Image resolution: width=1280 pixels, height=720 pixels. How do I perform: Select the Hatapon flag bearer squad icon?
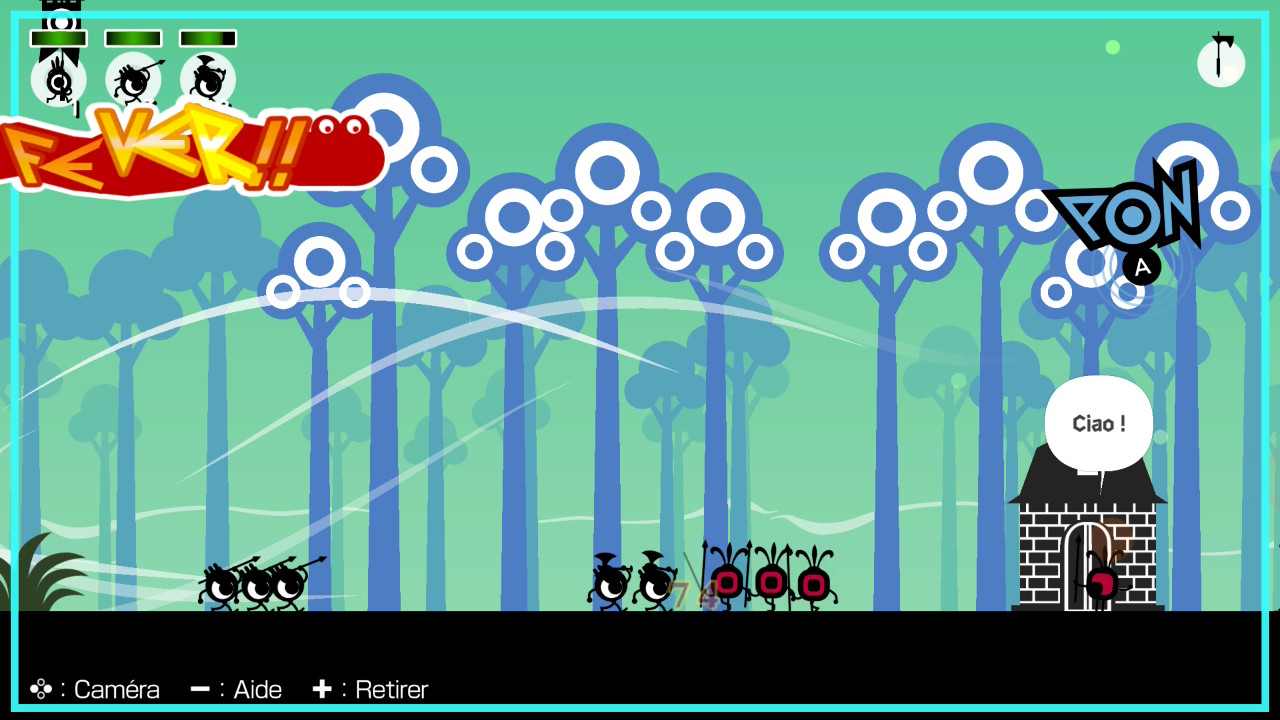(58, 79)
